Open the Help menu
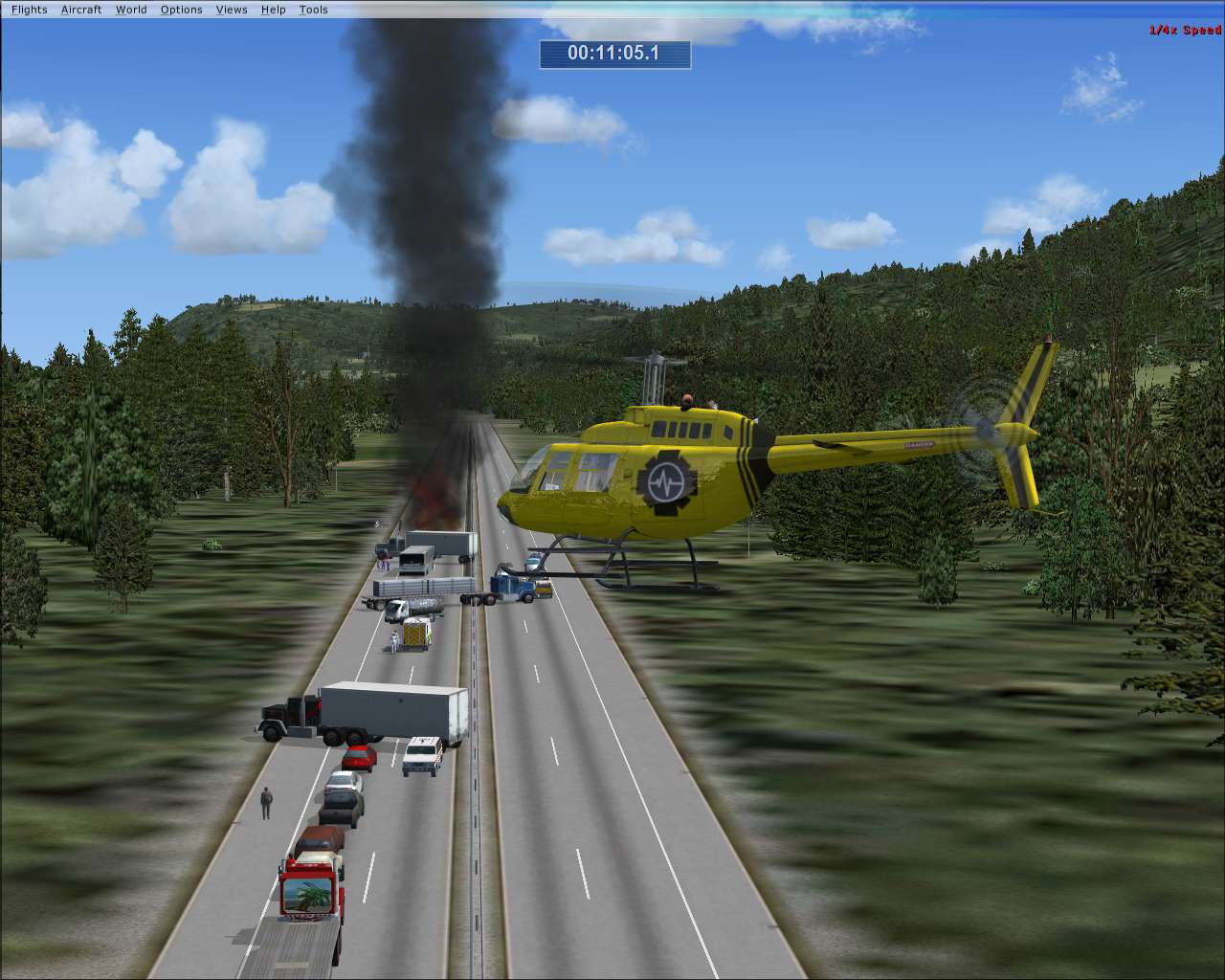This screenshot has width=1225, height=980. (x=273, y=10)
